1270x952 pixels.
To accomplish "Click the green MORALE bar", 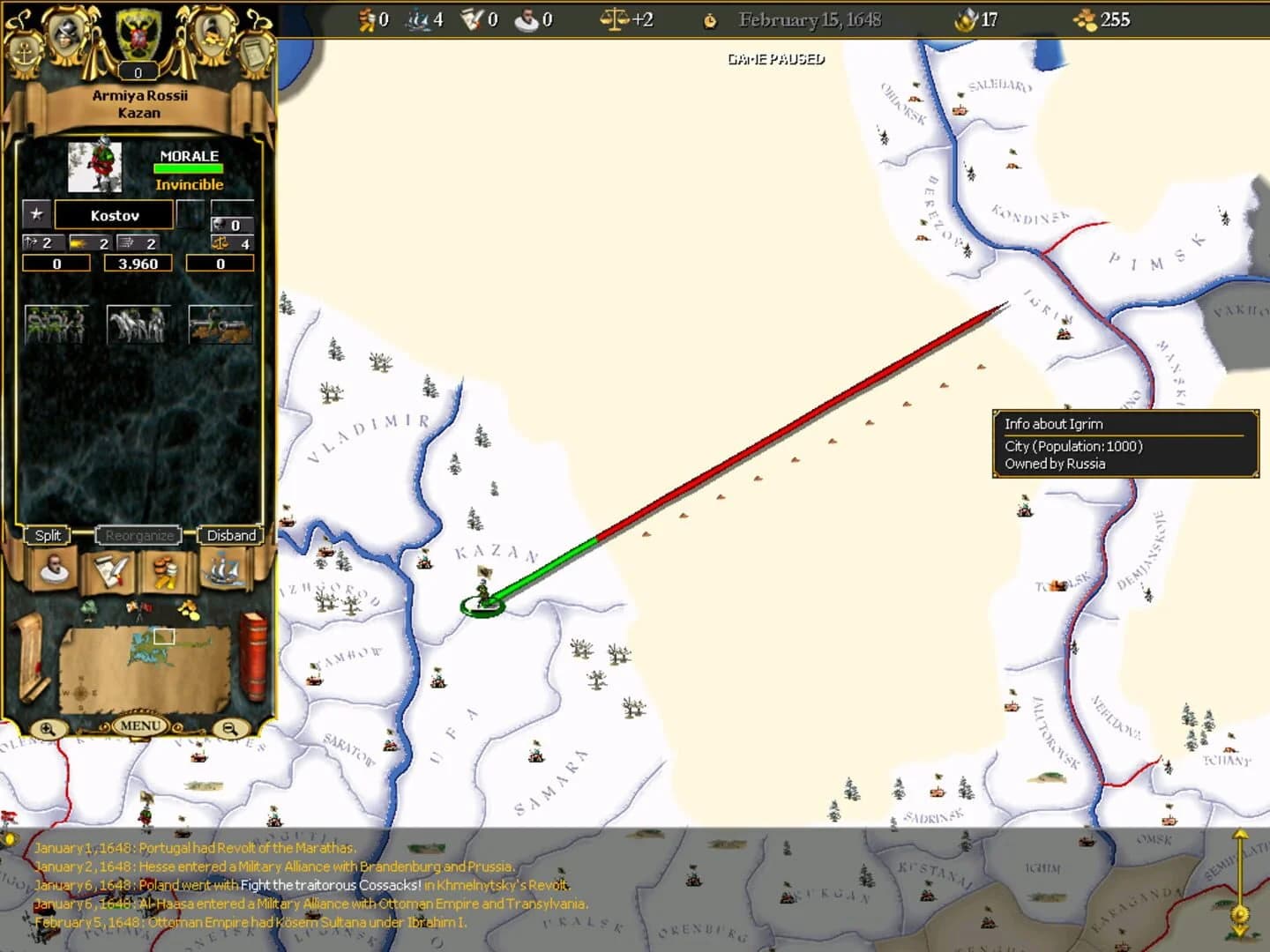I will [x=188, y=167].
